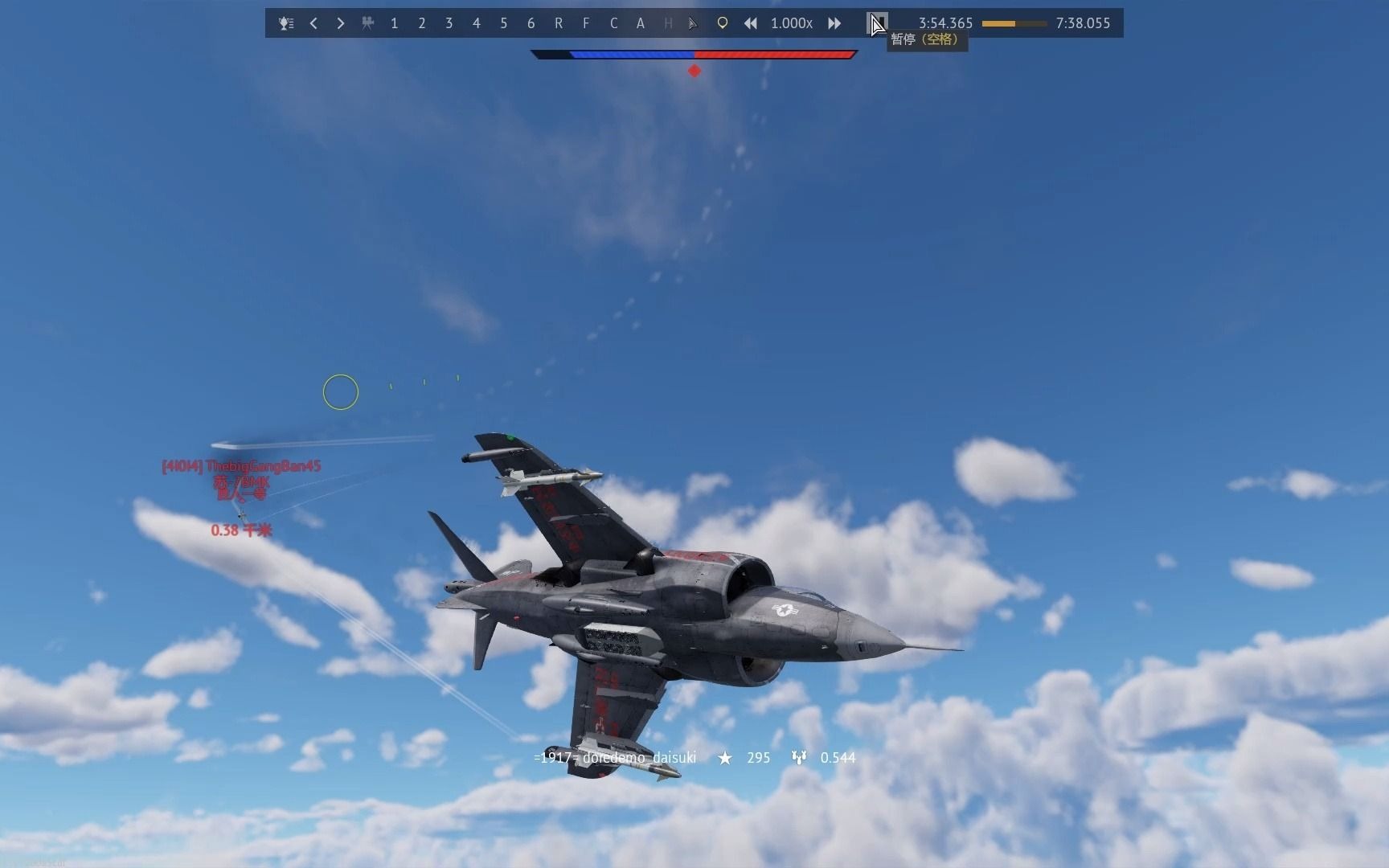
Task: Switch to the previous player
Action: coord(313,23)
